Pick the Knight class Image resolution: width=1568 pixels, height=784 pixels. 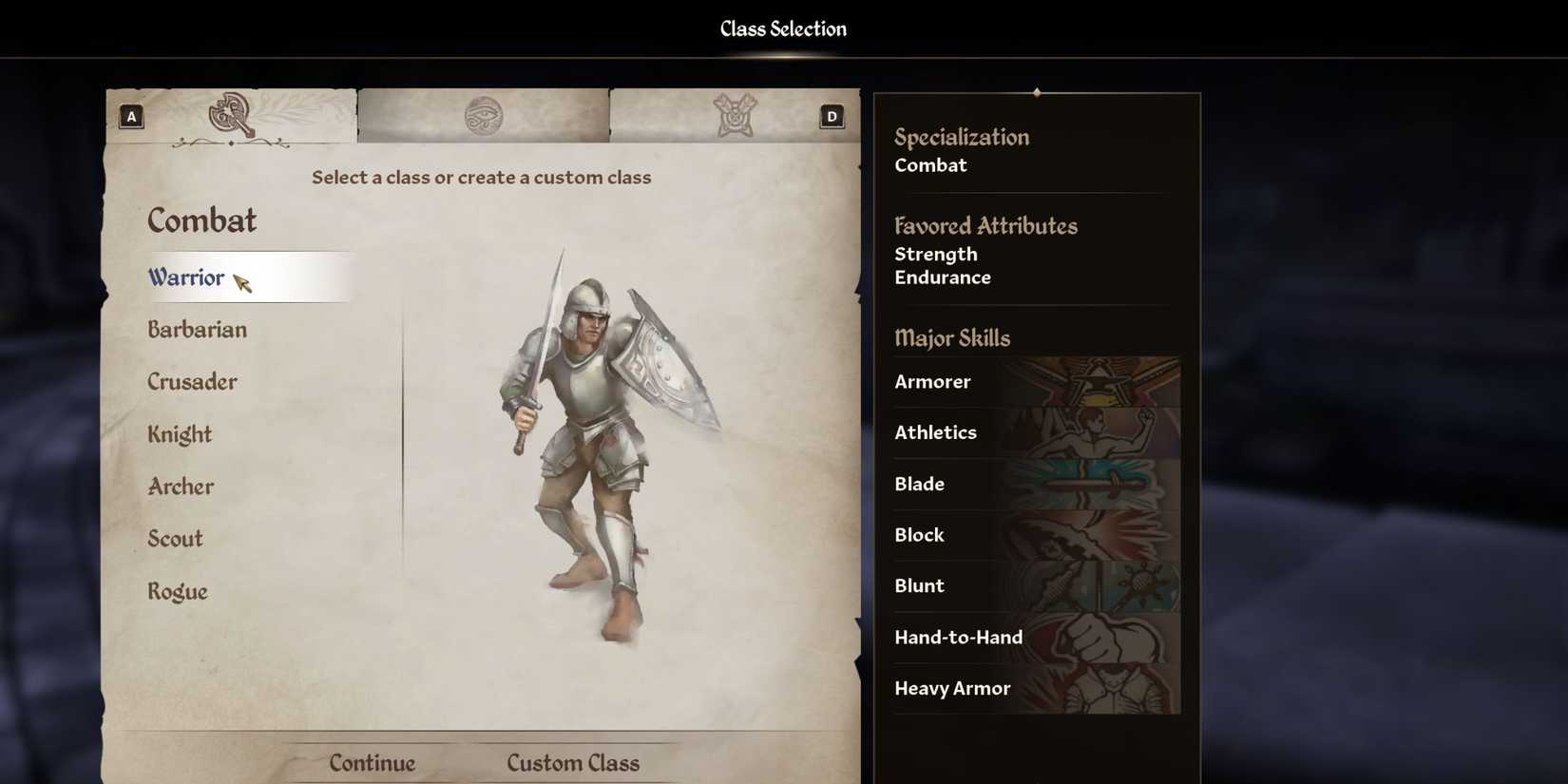coord(178,434)
